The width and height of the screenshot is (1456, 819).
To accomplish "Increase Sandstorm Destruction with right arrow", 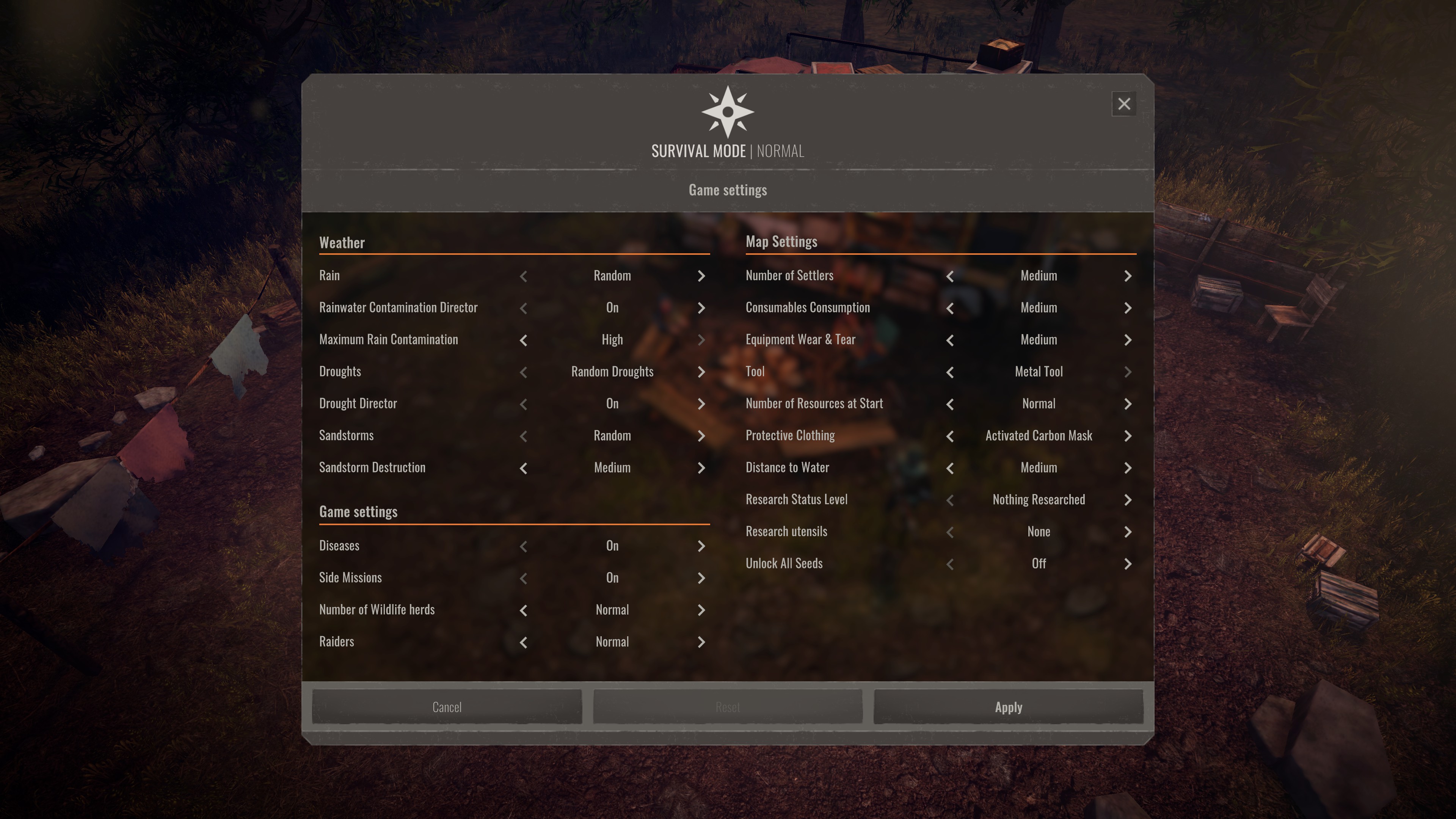I will pyautogui.click(x=701, y=468).
